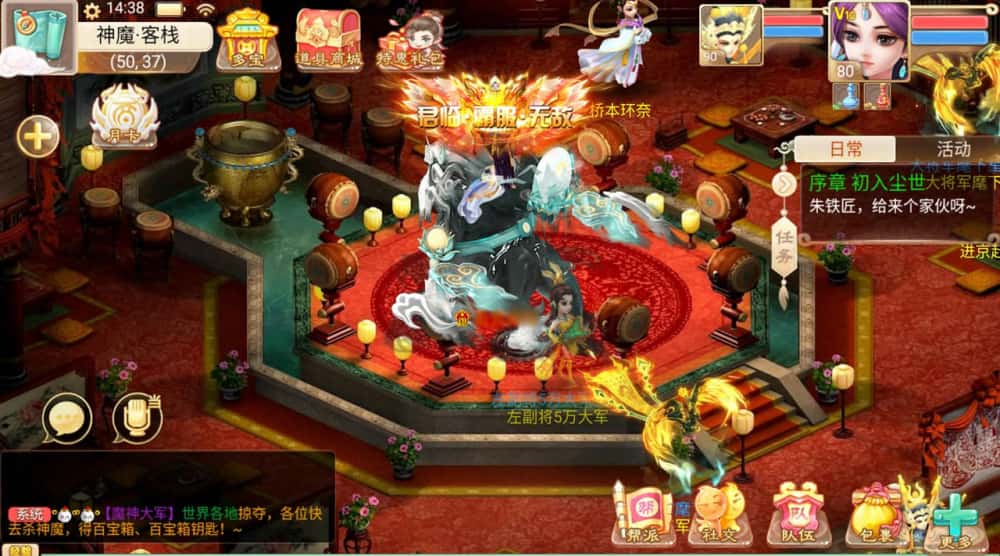
Task: Open the purple-haired player character portrait
Action: [x=868, y=40]
